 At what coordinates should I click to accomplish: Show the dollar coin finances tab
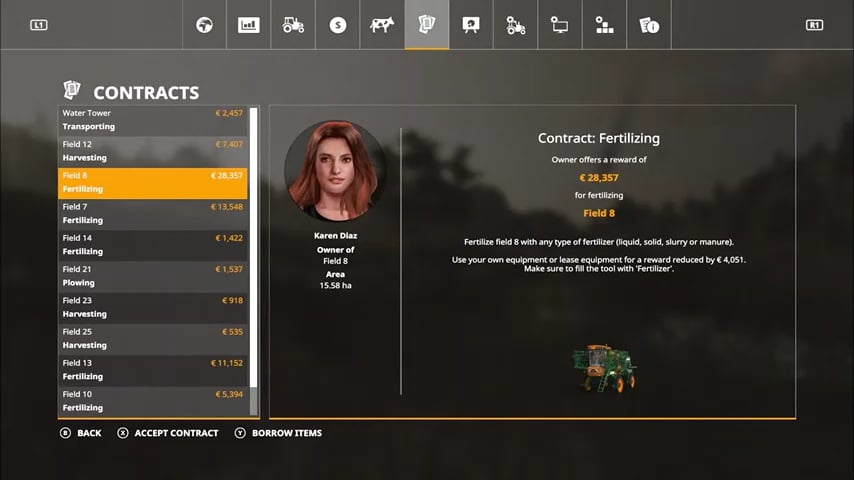tap(338, 25)
